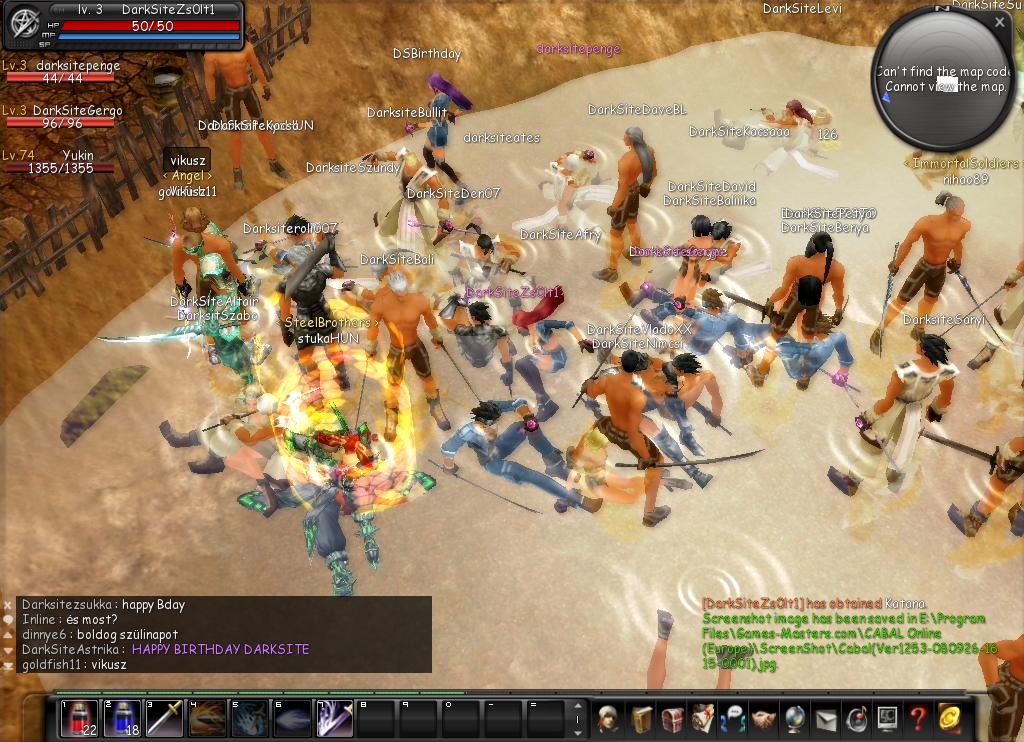Viewport: 1024px width, 742px height.
Task: Use the red HP potion in slot 1
Action: click(x=79, y=718)
